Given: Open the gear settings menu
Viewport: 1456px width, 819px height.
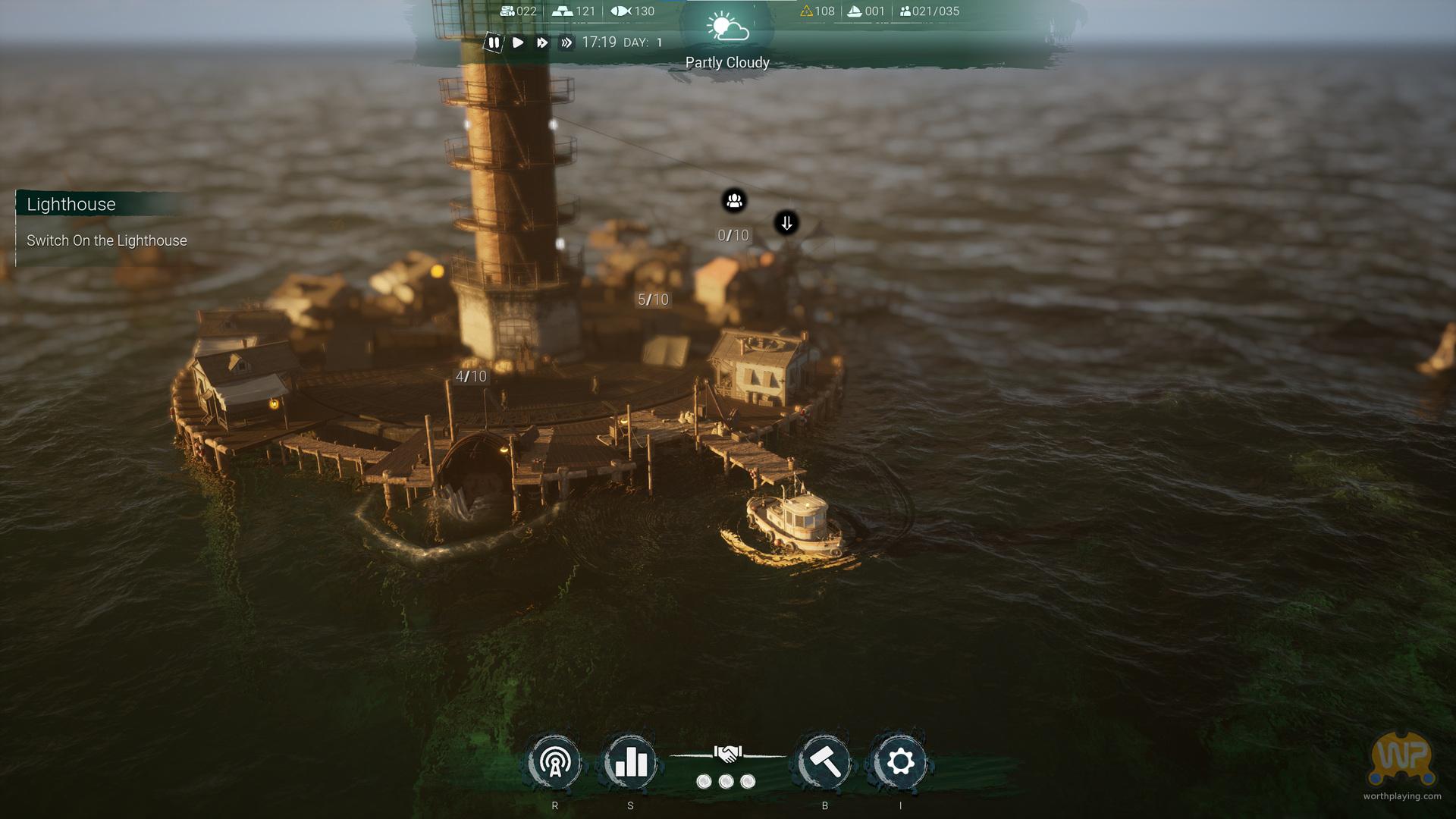Looking at the screenshot, I should [x=900, y=762].
